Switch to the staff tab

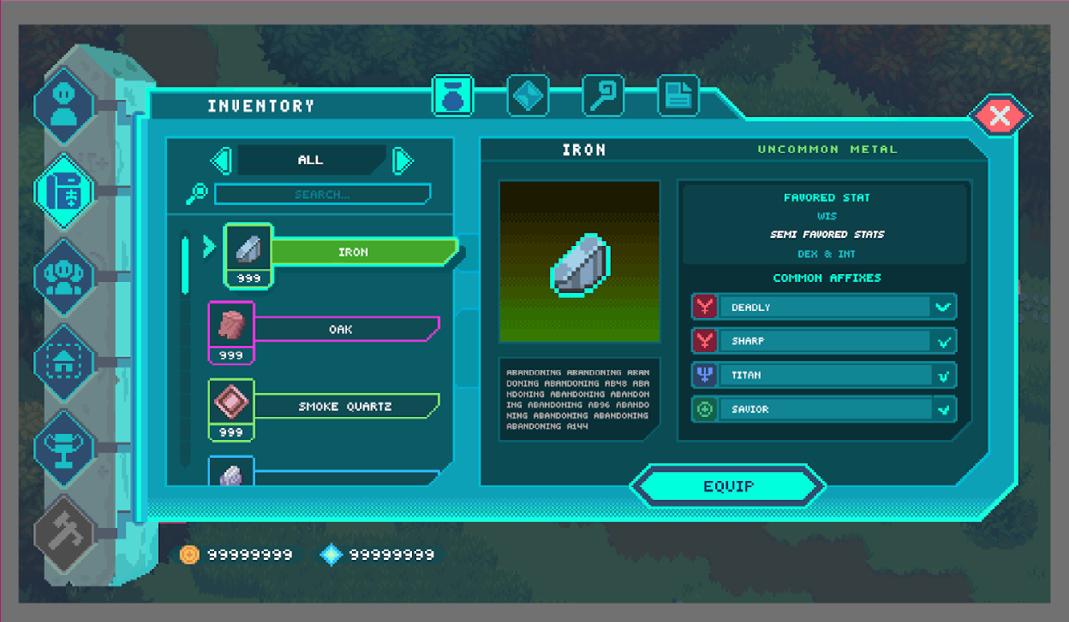pyautogui.click(x=603, y=96)
